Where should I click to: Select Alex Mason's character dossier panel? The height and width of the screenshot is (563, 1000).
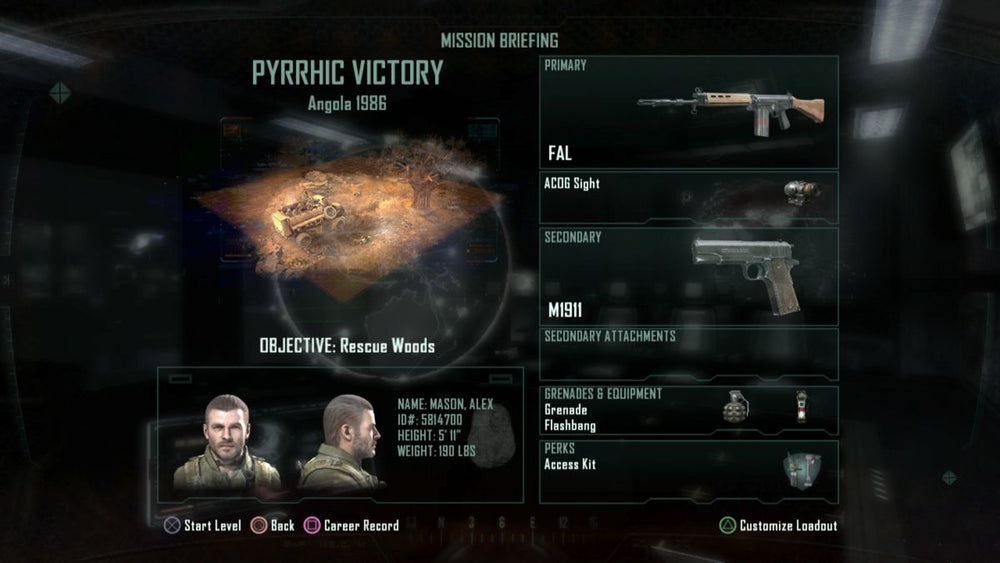tap(340, 435)
